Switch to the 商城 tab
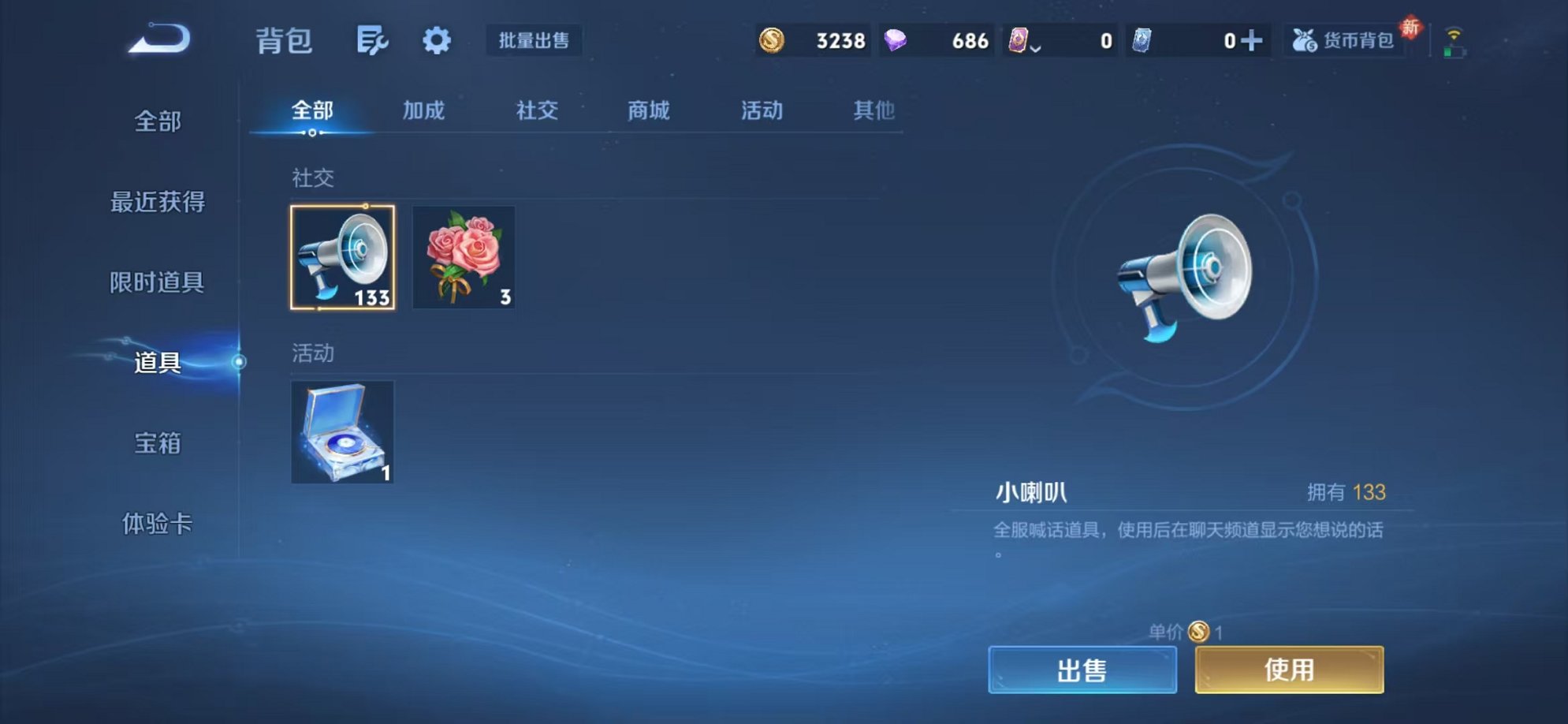Screen dimensions: 1568x724 (648, 111)
